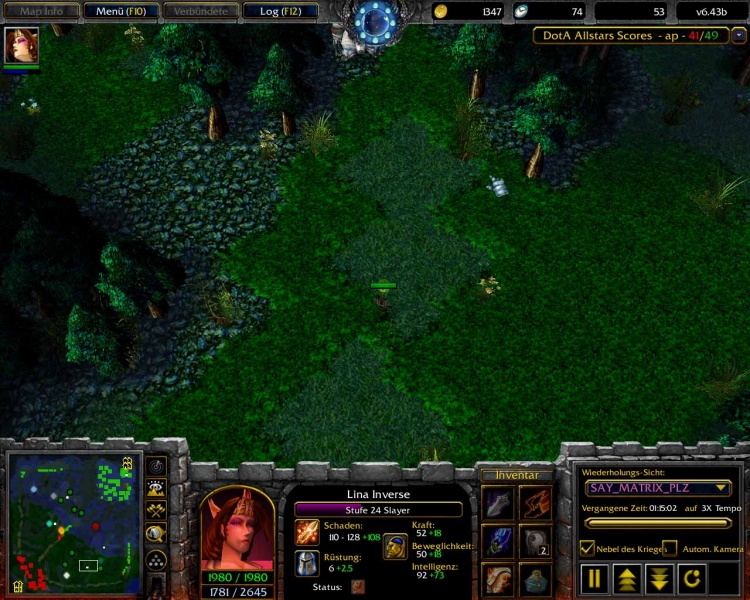The image size is (750, 600).
Task: Increase the replay speed
Action: (627, 578)
